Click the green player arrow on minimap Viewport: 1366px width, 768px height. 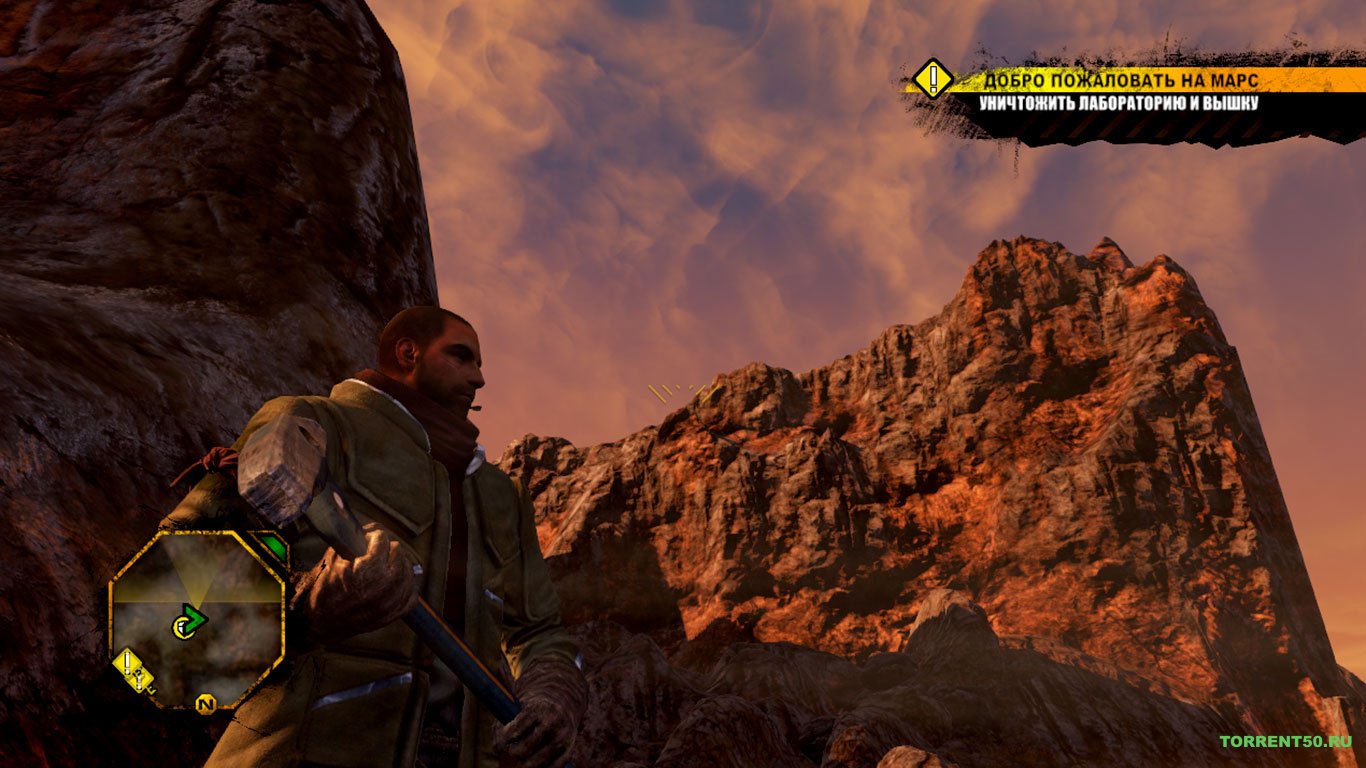tap(189, 623)
